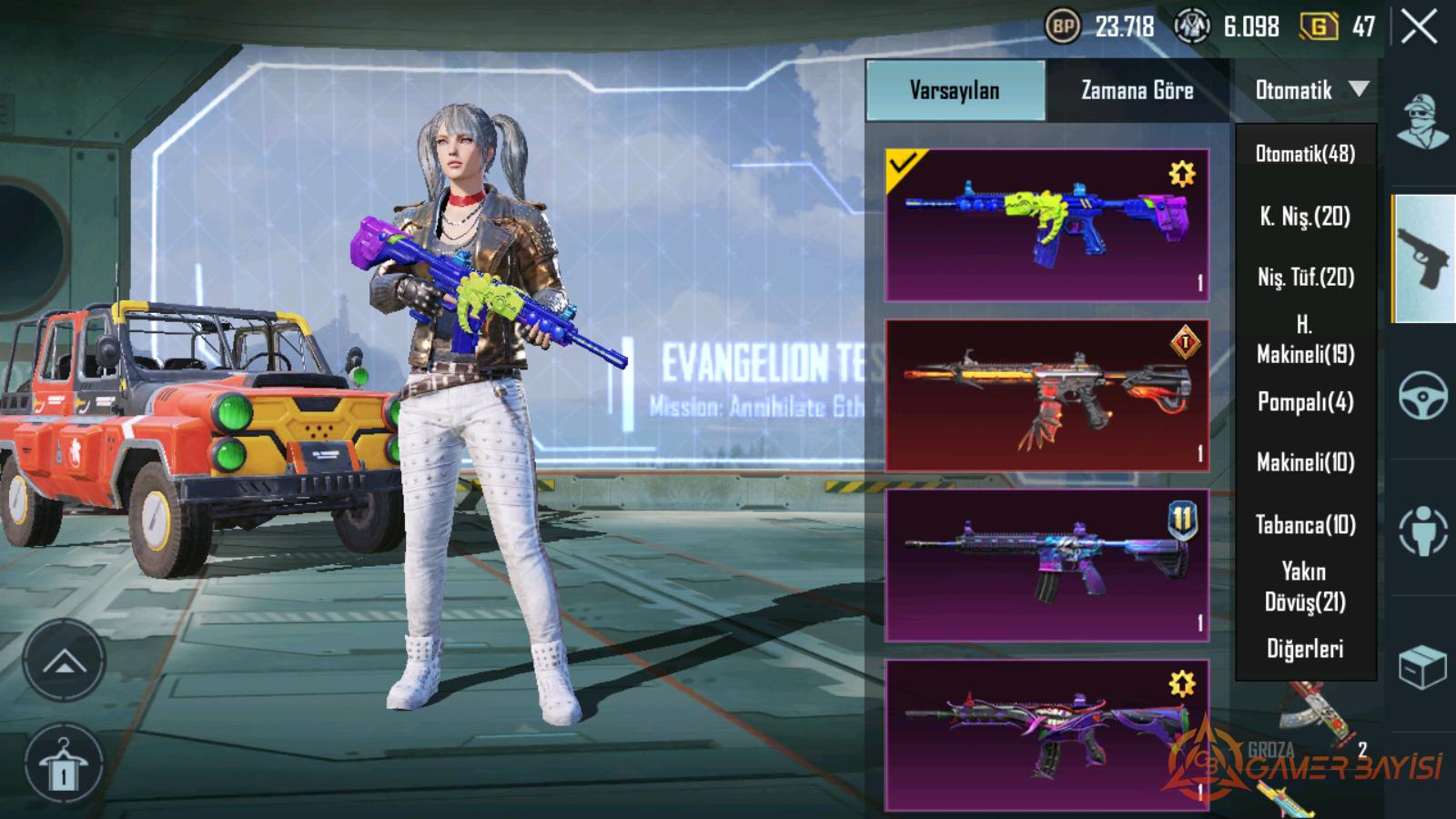1456x819 pixels.
Task: Select the Tabanca(10) pistol category
Action: point(1305,524)
